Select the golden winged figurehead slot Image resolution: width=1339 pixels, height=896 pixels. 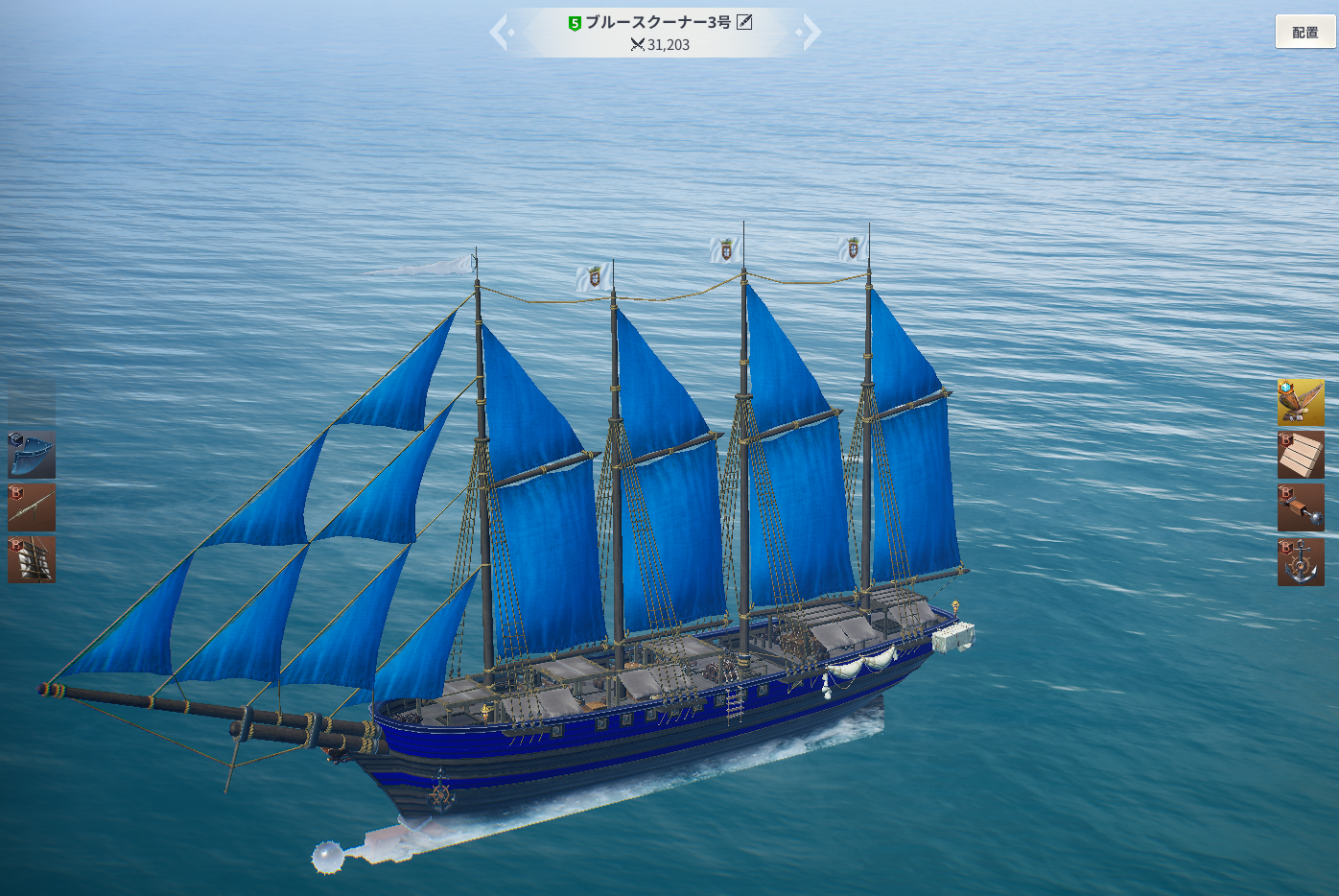pos(1301,402)
